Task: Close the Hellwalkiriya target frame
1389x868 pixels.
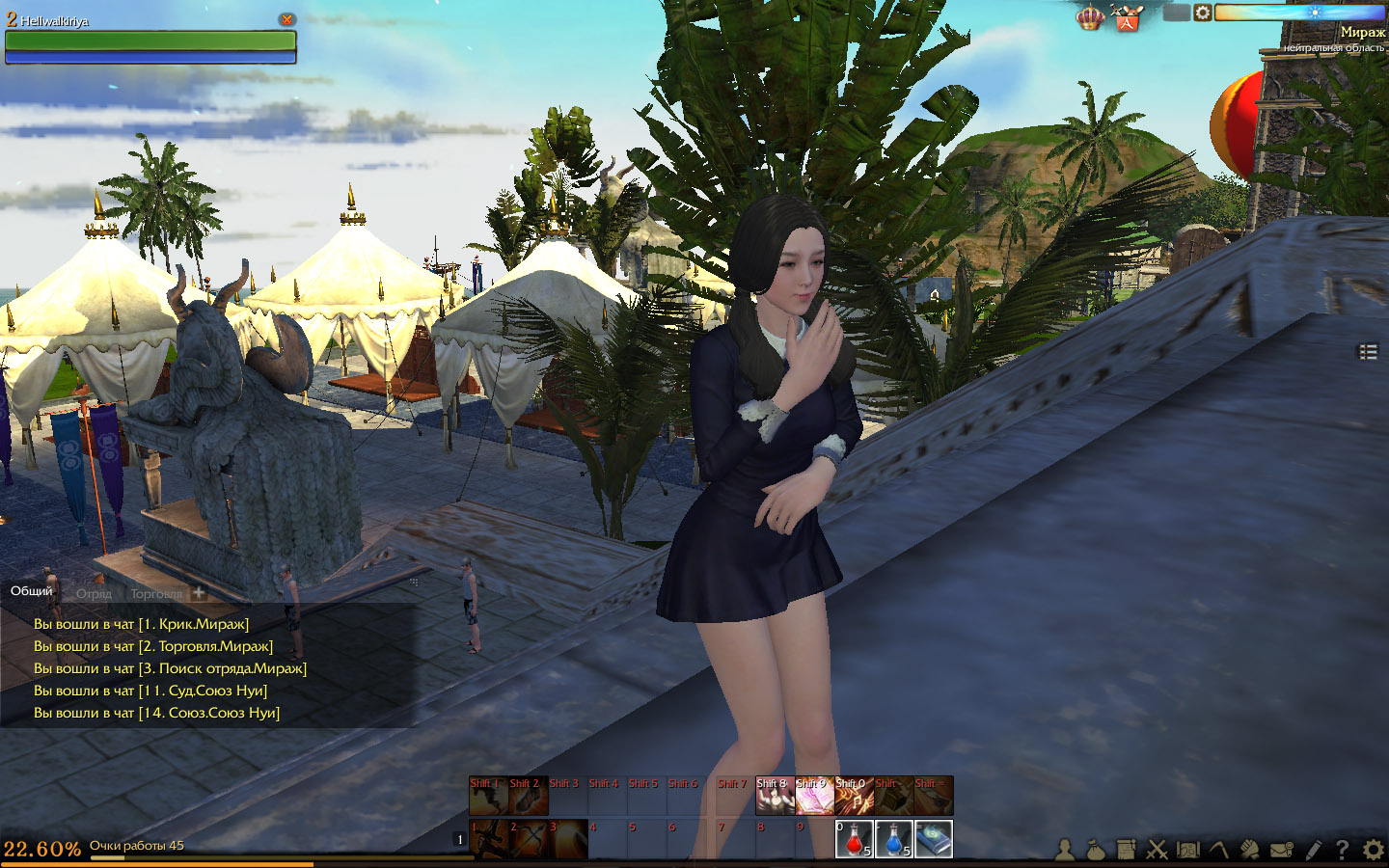Action: coord(286,19)
